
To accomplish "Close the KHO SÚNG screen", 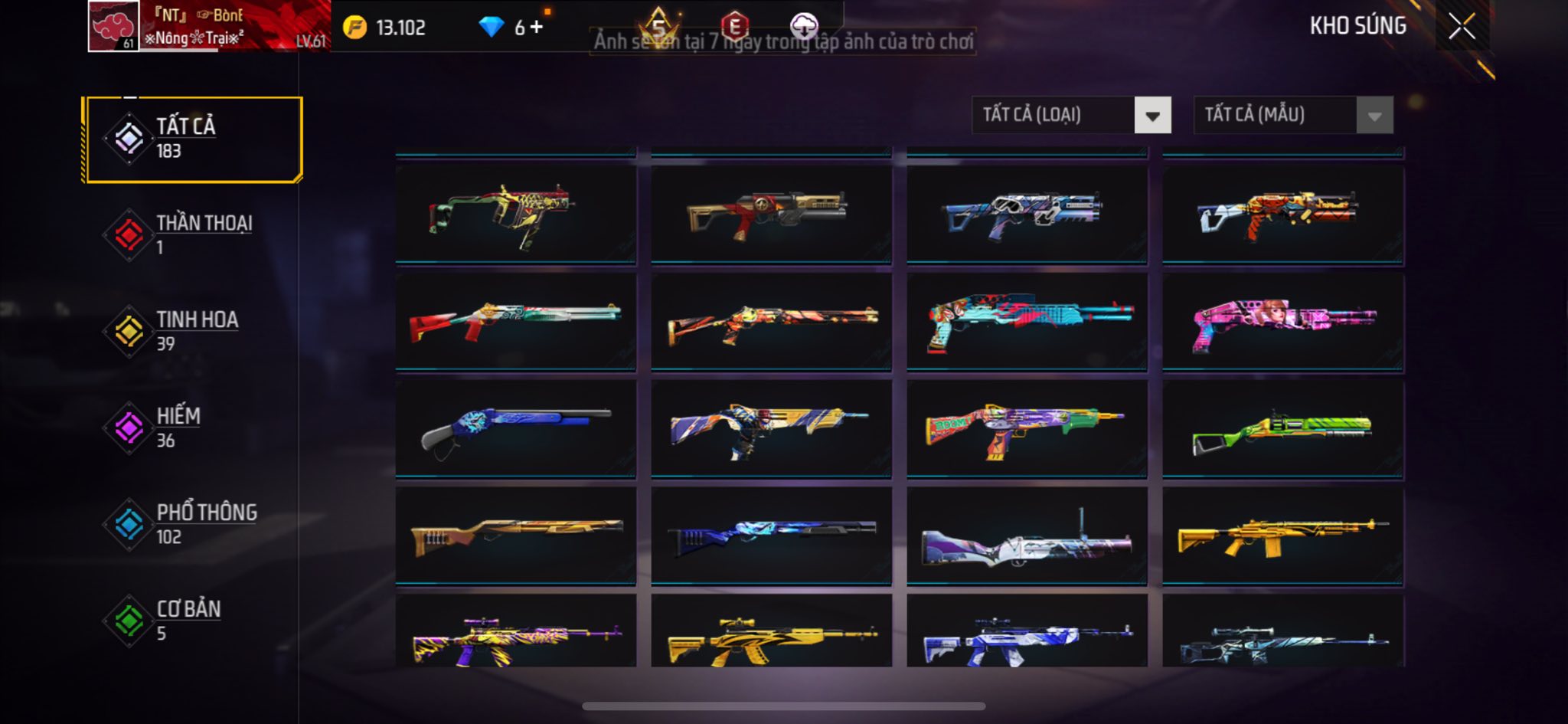I will [x=1462, y=27].
